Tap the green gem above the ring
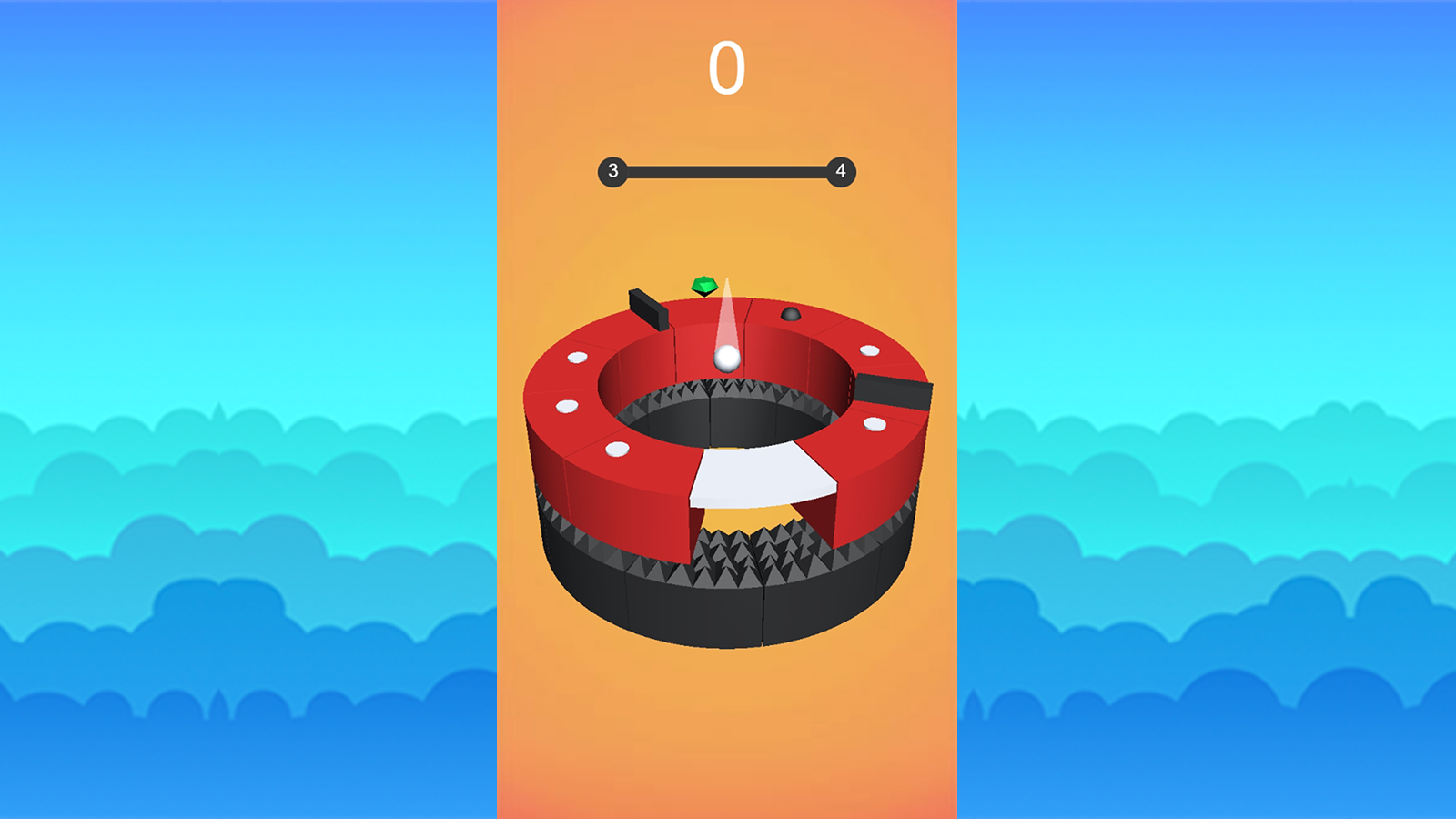 pos(705,286)
